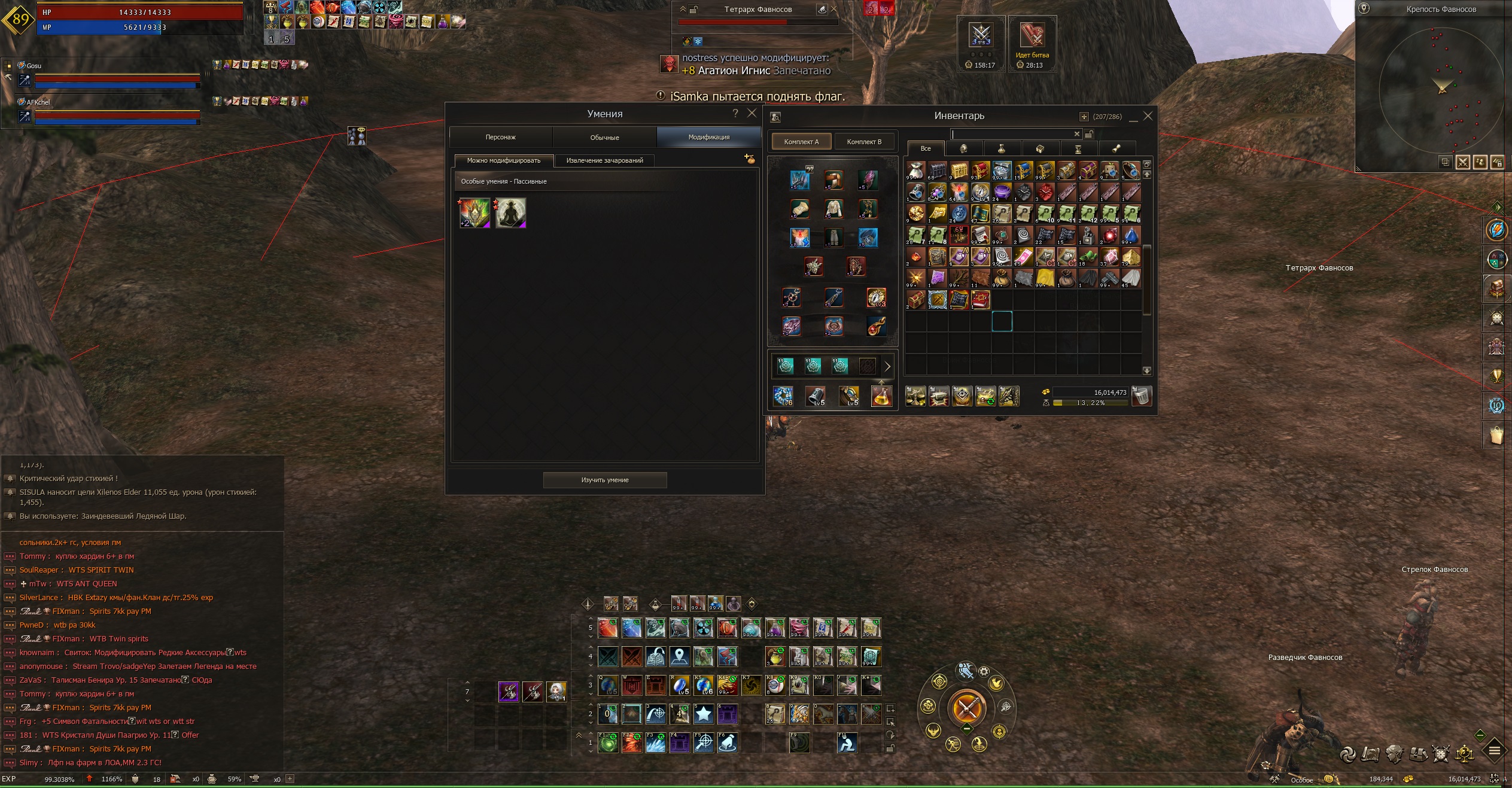
Task: Select the white shirt armor slot
Action: tap(833, 209)
